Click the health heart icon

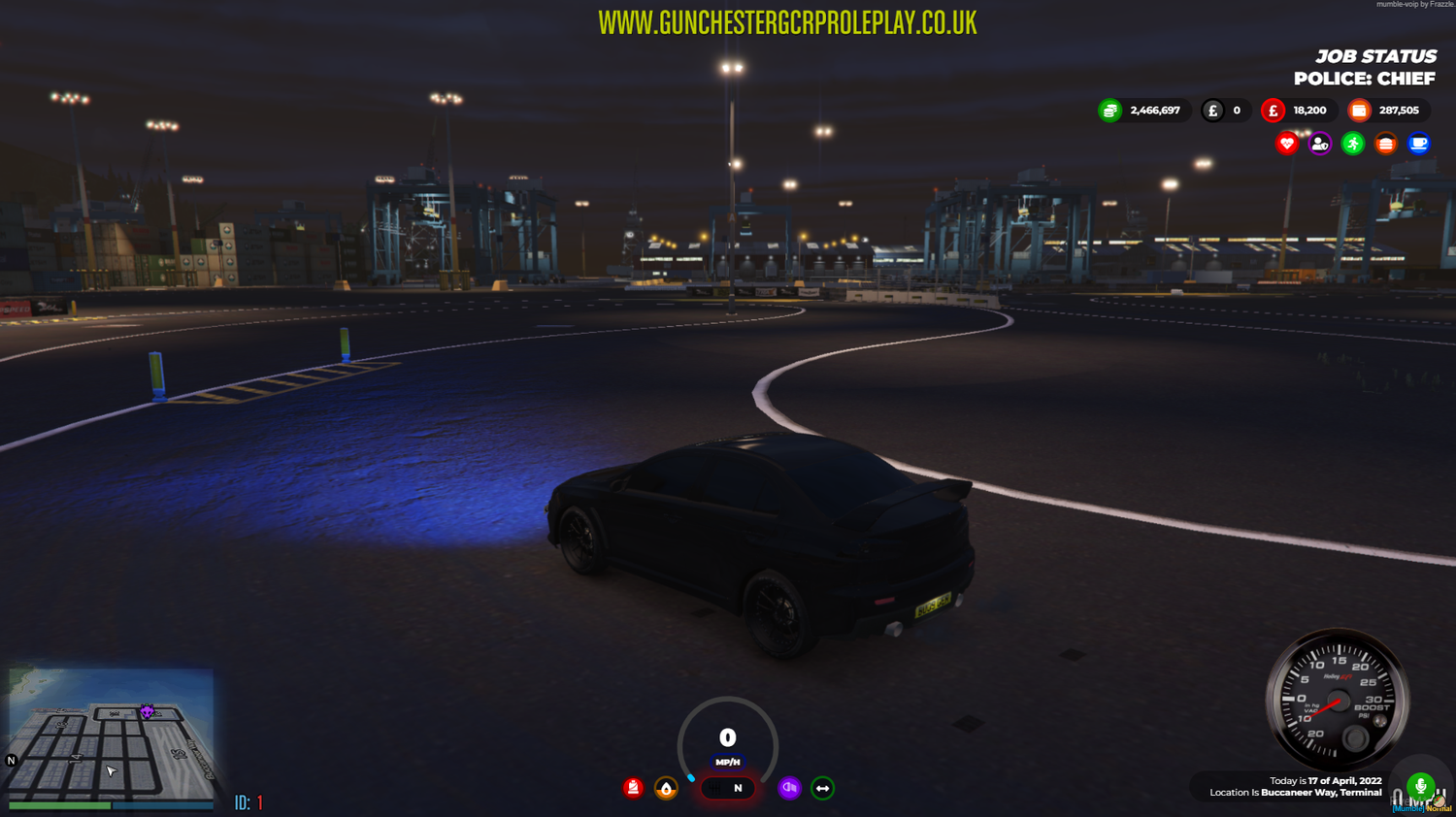tap(1285, 143)
